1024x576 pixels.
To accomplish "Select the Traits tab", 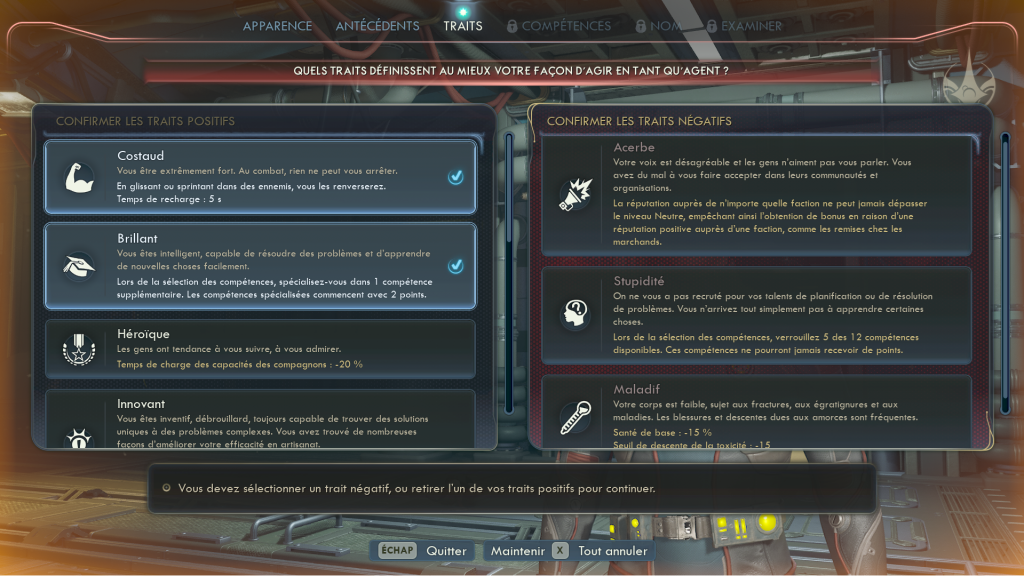I will coord(462,26).
